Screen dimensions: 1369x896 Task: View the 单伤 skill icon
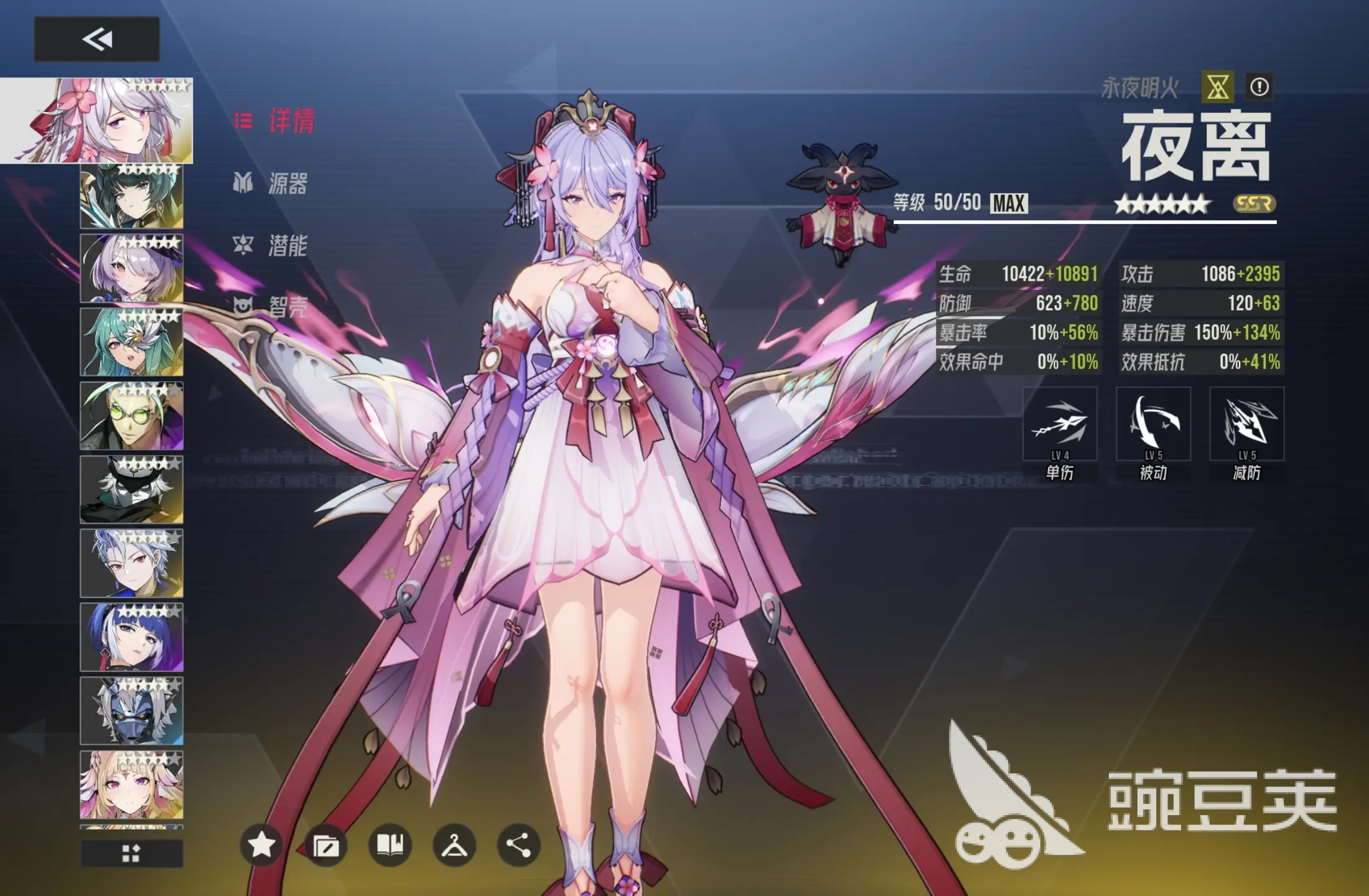tap(1060, 424)
